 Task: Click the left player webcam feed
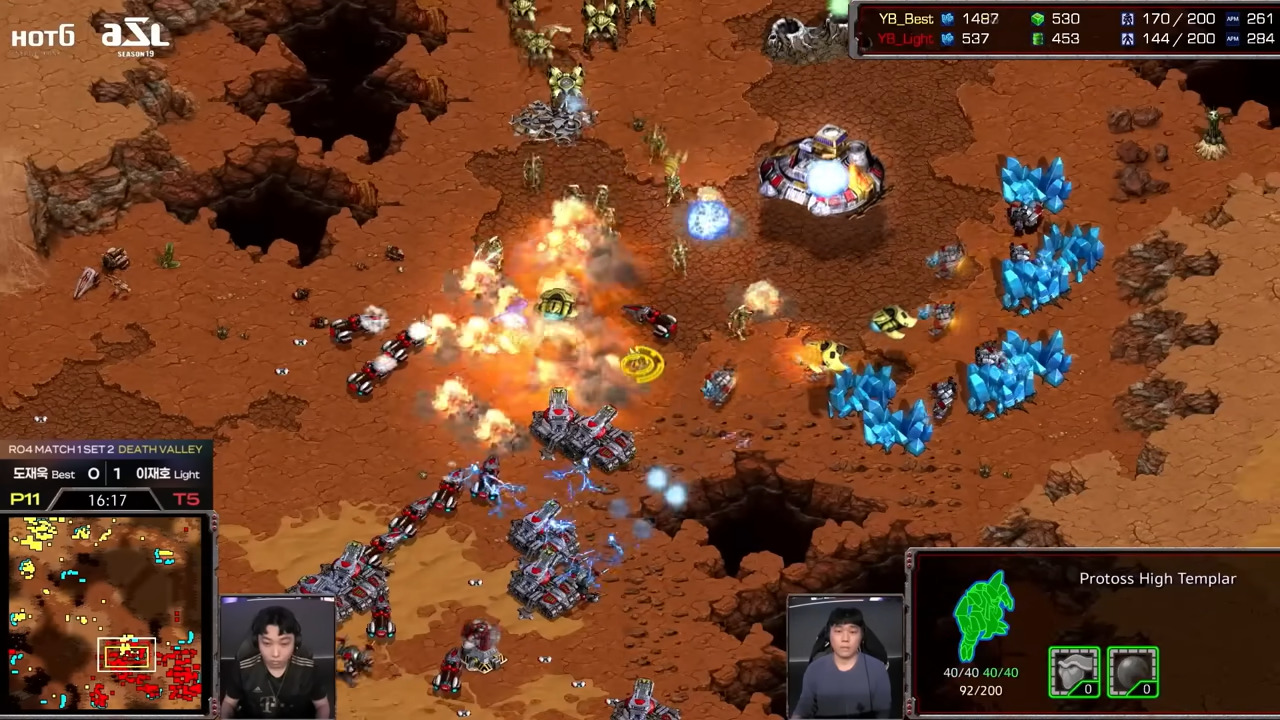tap(278, 657)
